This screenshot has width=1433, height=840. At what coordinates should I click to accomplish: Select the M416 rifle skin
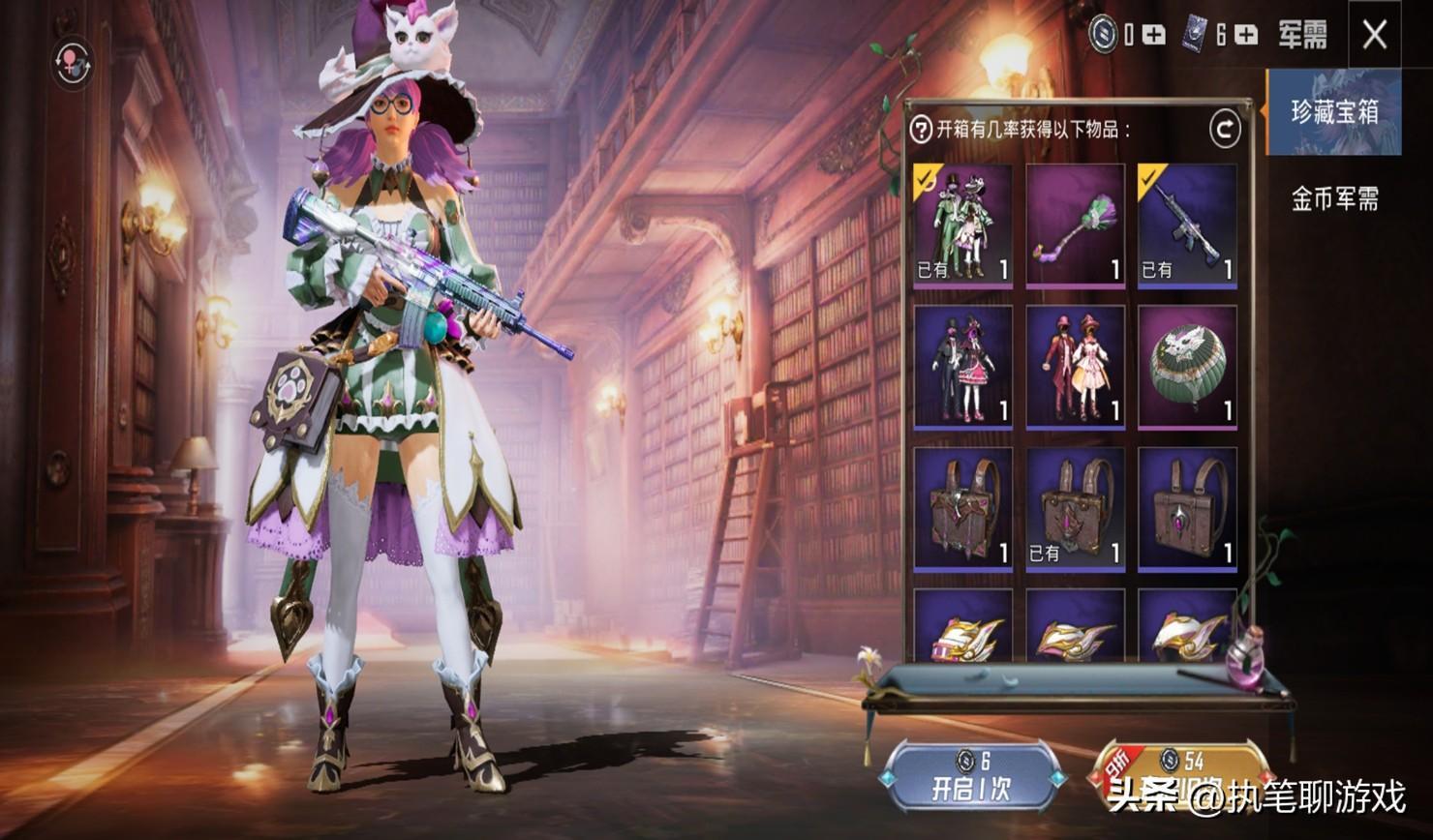click(1188, 225)
